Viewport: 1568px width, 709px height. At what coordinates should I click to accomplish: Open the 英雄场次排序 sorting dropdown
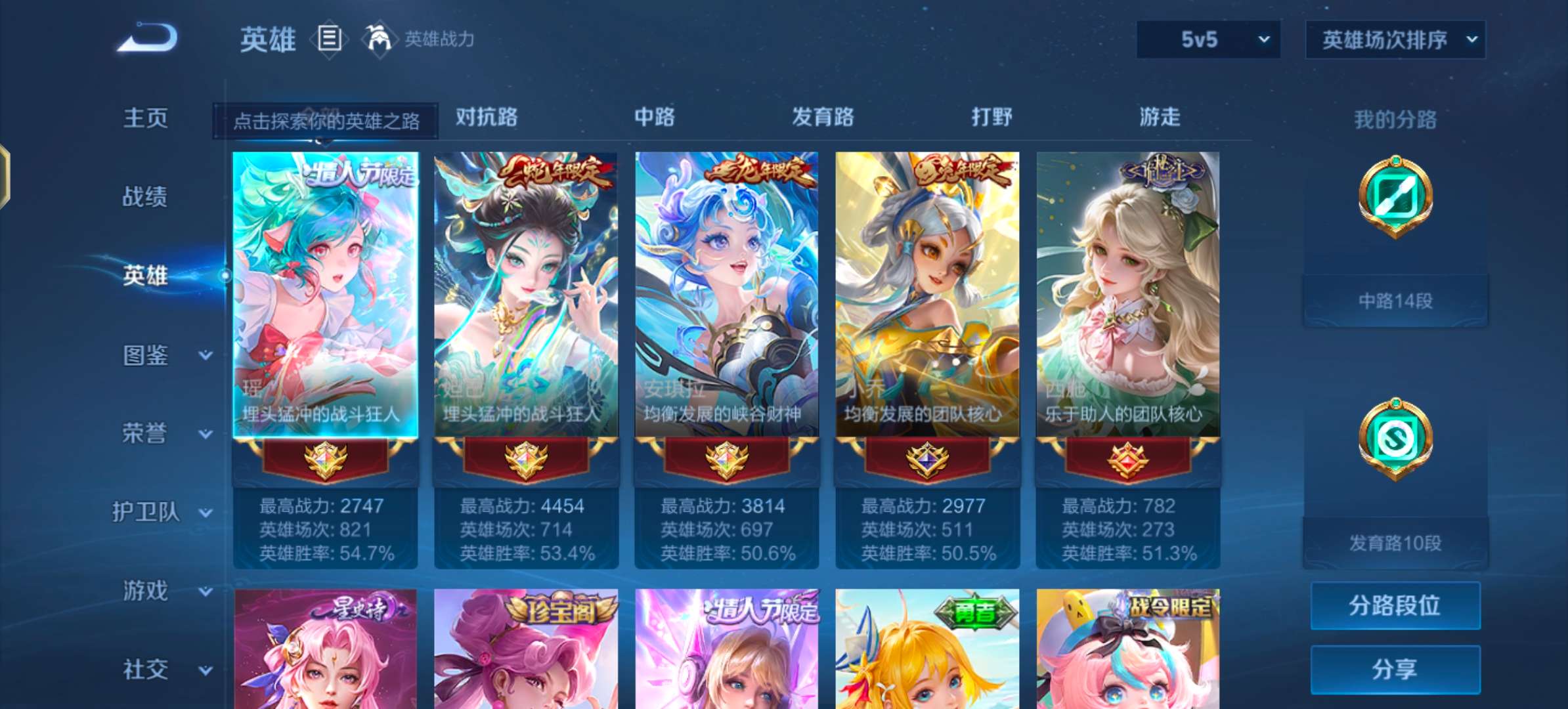point(1394,39)
